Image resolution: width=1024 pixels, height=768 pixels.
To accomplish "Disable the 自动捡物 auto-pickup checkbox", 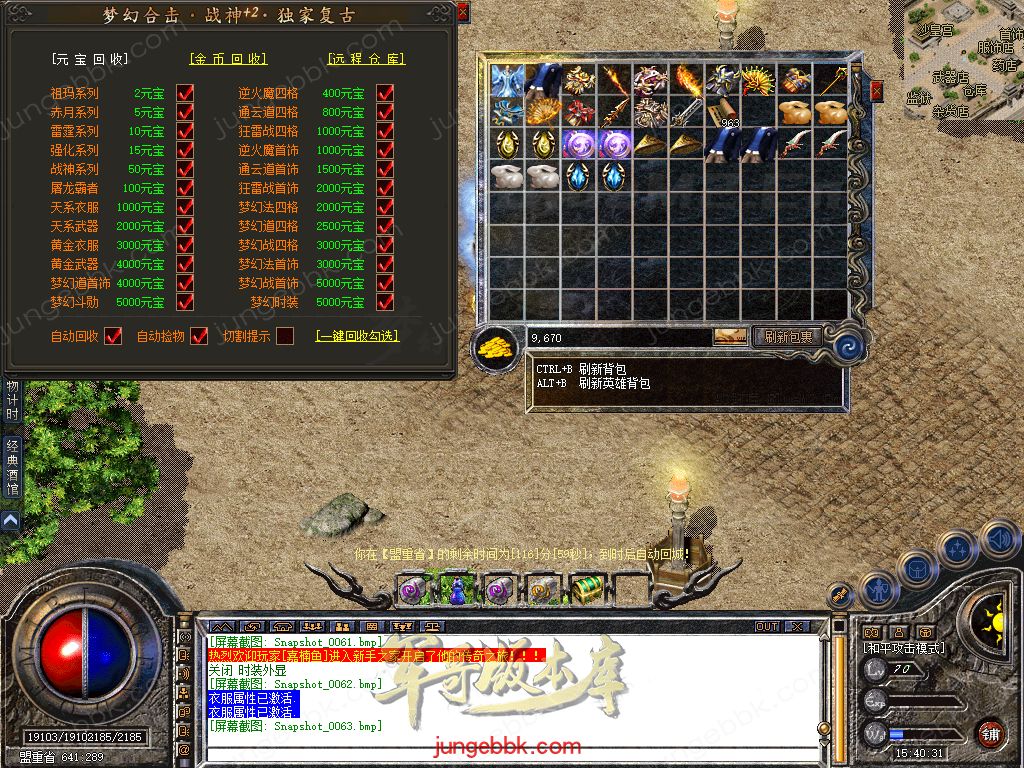I will click(x=199, y=336).
